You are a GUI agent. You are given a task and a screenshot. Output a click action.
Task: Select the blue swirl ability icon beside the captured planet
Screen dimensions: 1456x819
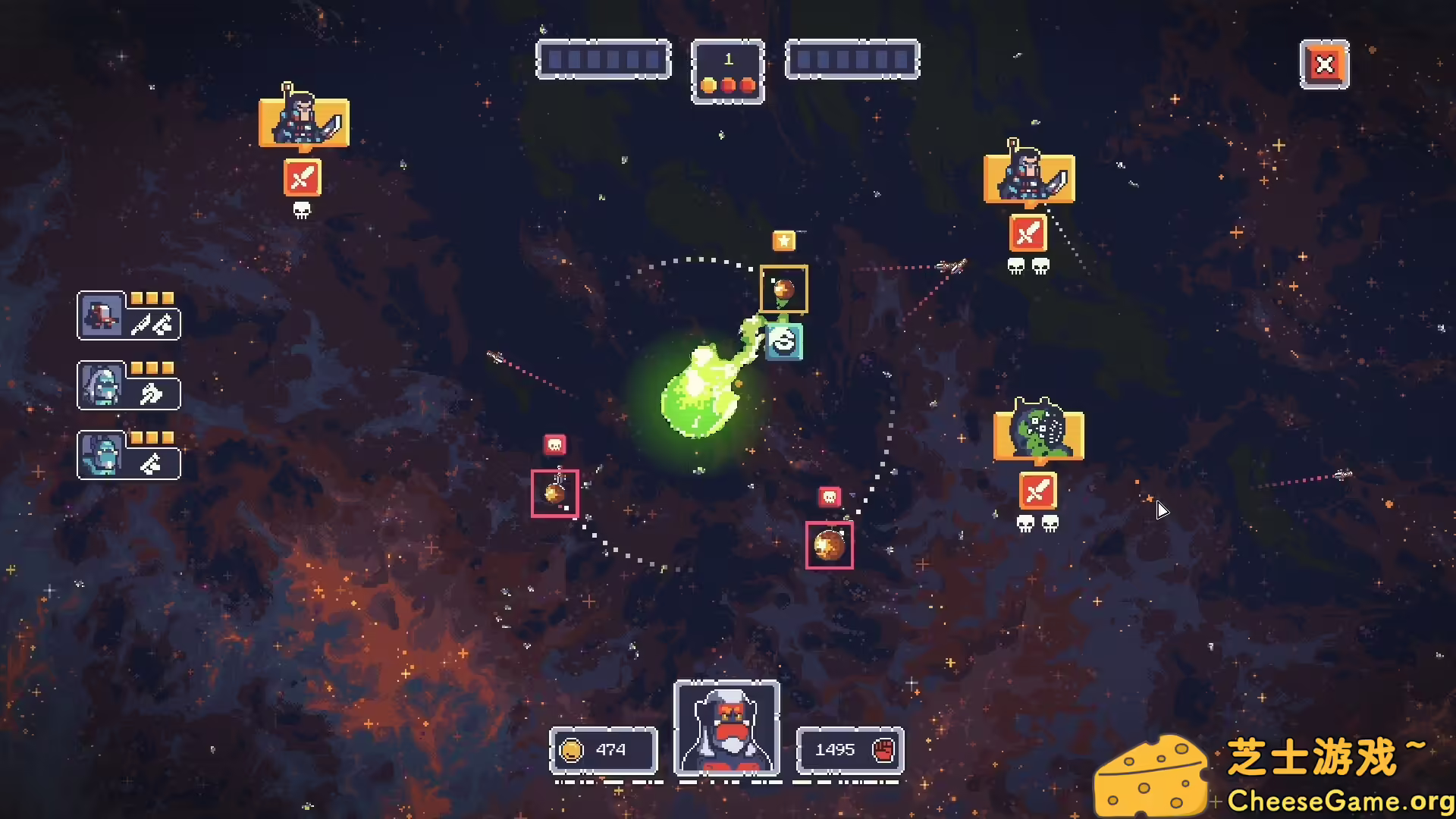(785, 340)
